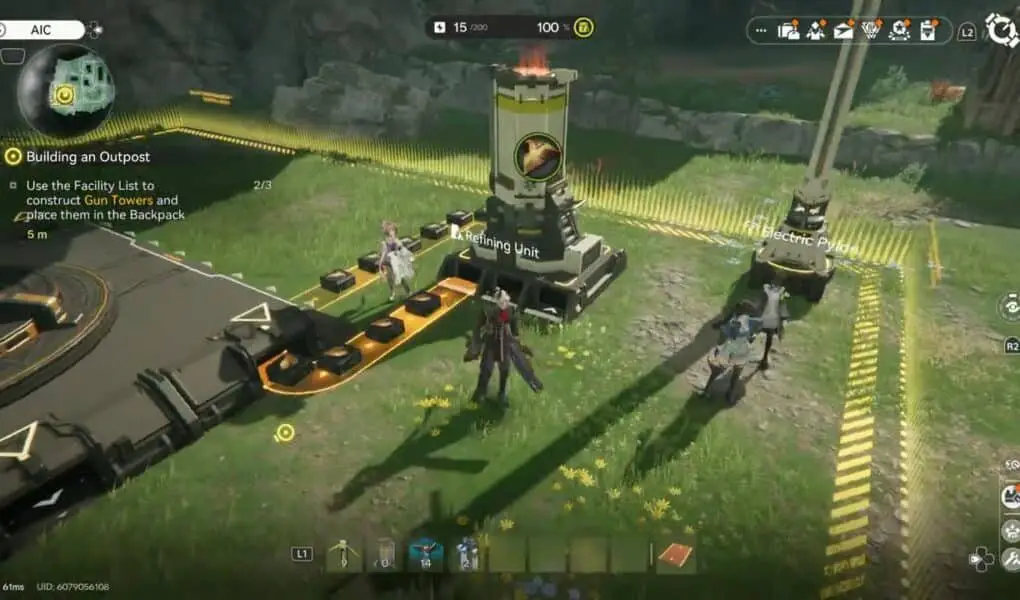Select the teal highlighted hotbar slot with count 14
This screenshot has height=600, width=1020.
point(426,554)
